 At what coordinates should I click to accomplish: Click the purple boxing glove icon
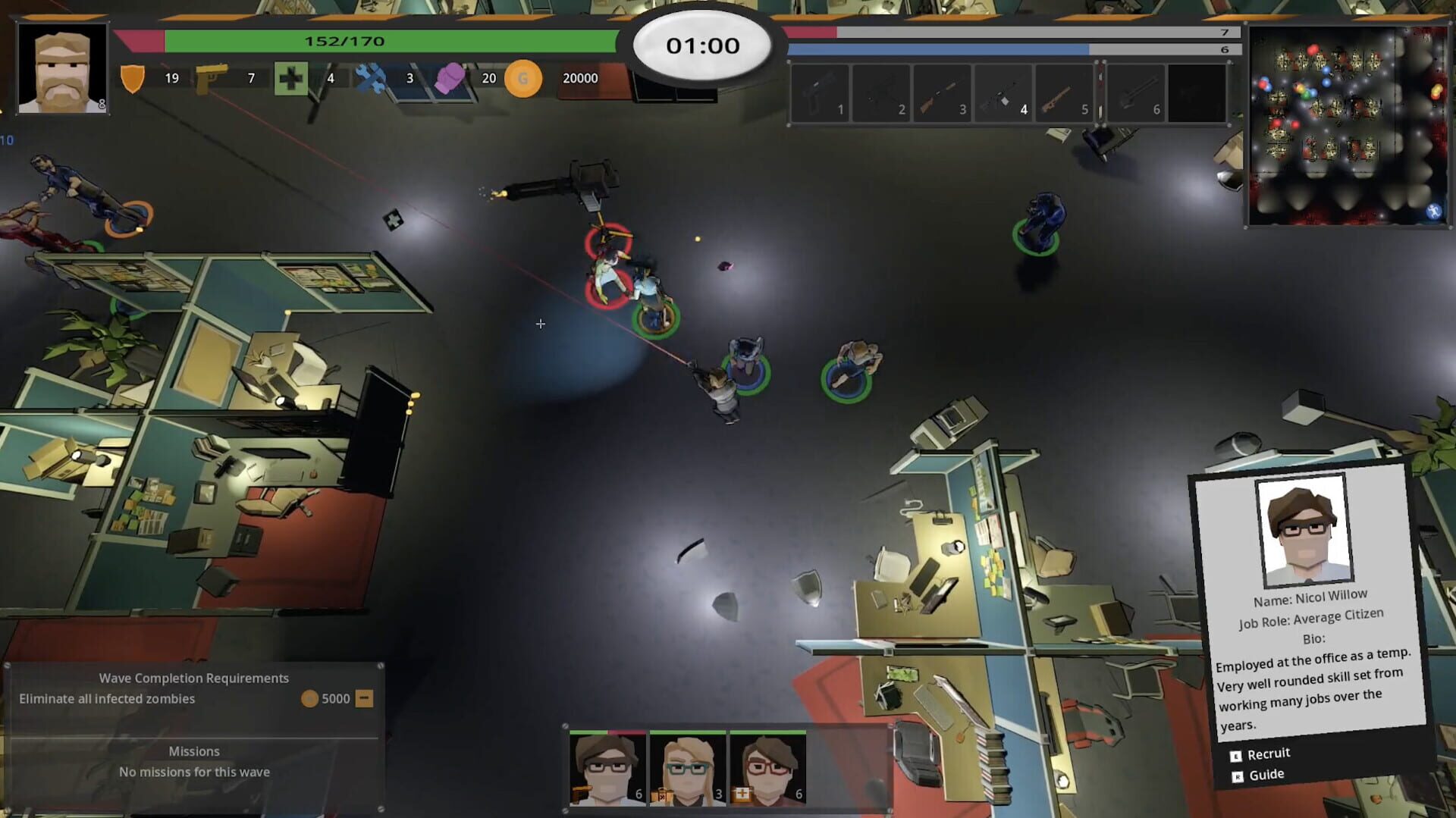(x=452, y=77)
